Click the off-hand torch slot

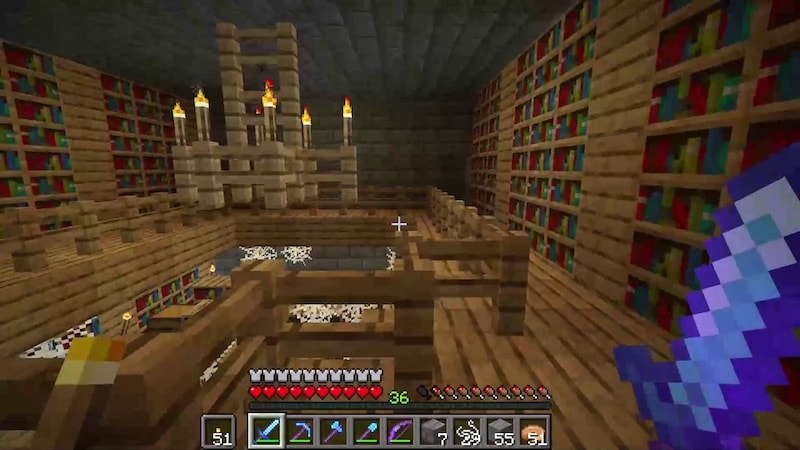pyautogui.click(x=218, y=431)
